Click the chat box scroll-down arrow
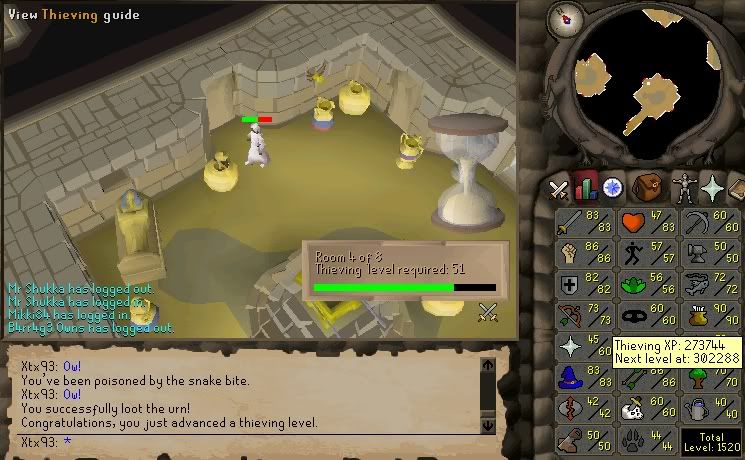The image size is (745, 460). [488, 425]
